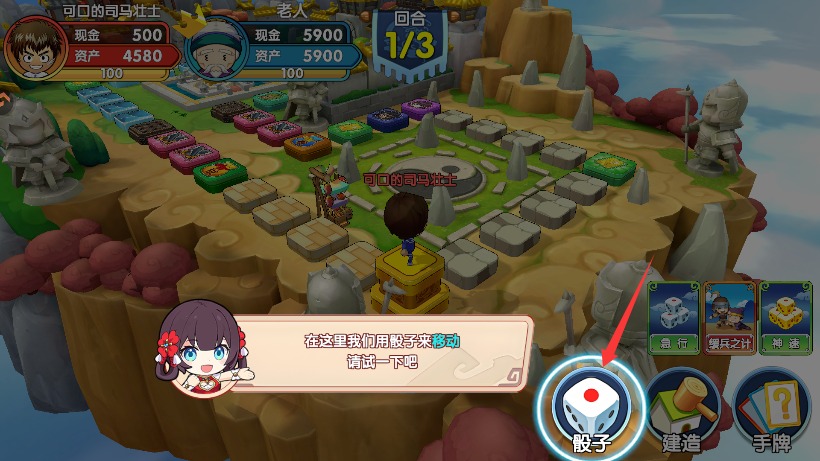Use the 神速 golden dice card
820x461 pixels.
pyautogui.click(x=783, y=312)
